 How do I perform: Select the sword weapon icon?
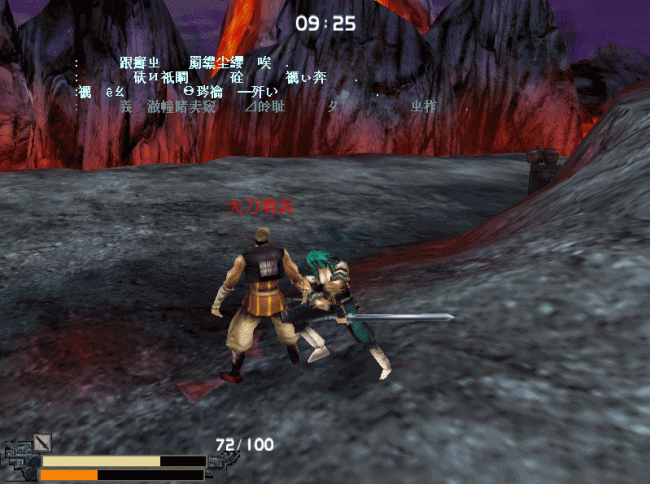point(42,442)
